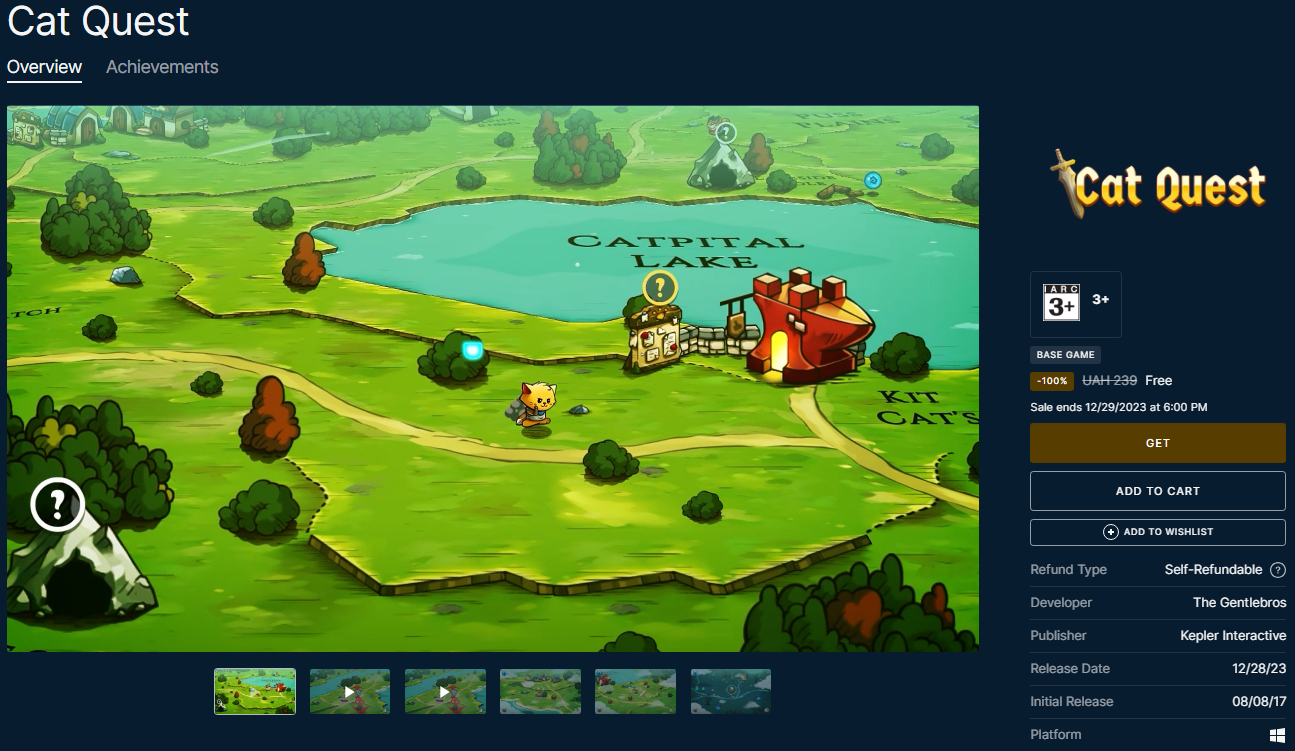Click the large Catpital Lake screenshot

pyautogui.click(x=493, y=380)
